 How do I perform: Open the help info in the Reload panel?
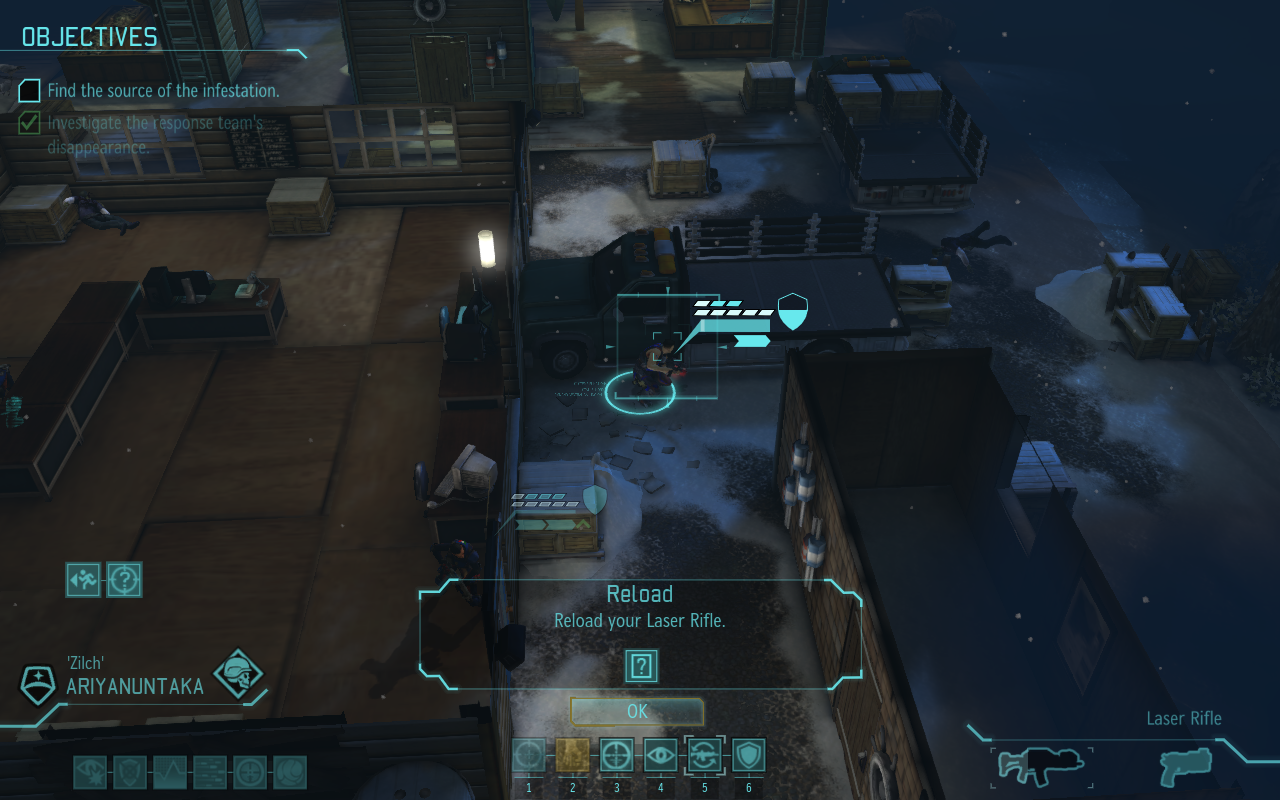click(641, 665)
